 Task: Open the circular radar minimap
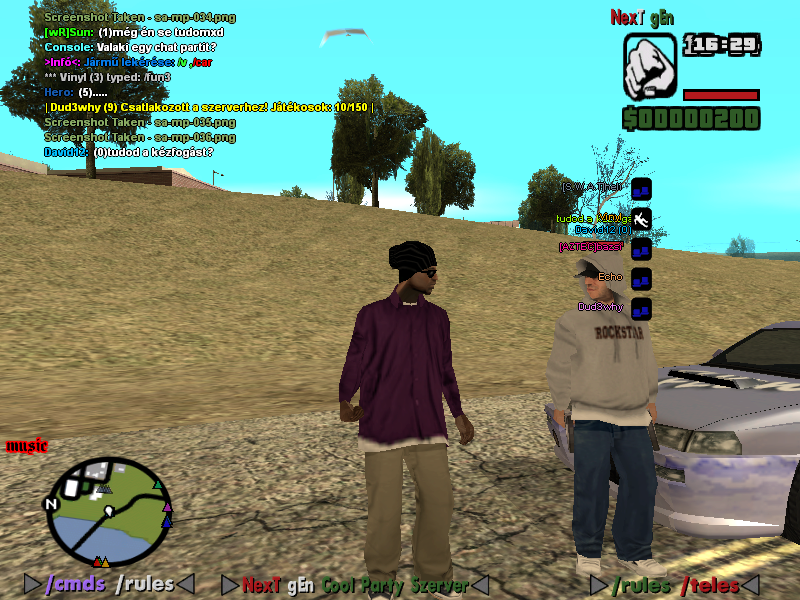[x=110, y=511]
